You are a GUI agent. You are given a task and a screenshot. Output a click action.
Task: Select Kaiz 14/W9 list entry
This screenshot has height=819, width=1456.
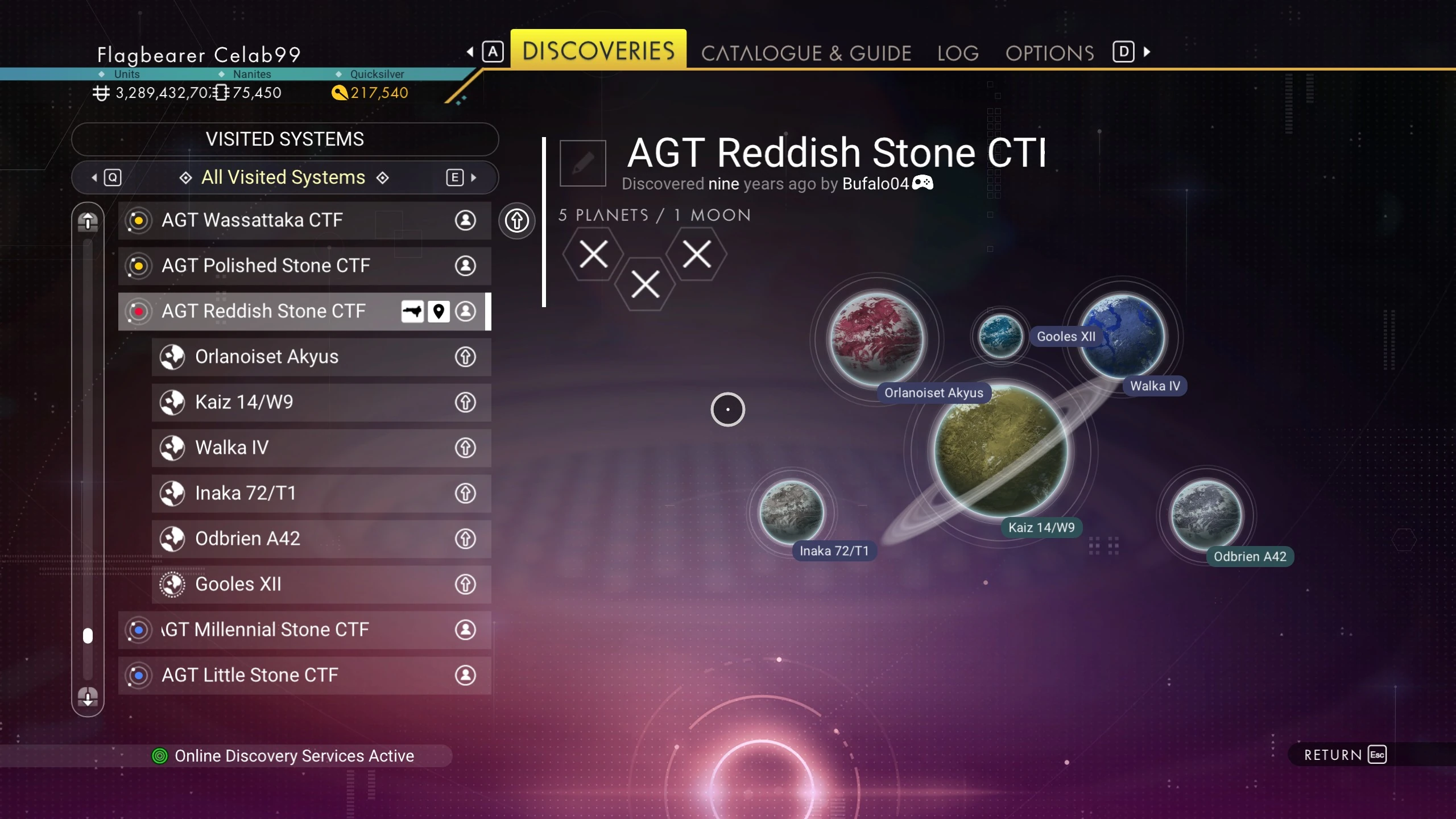pos(321,402)
